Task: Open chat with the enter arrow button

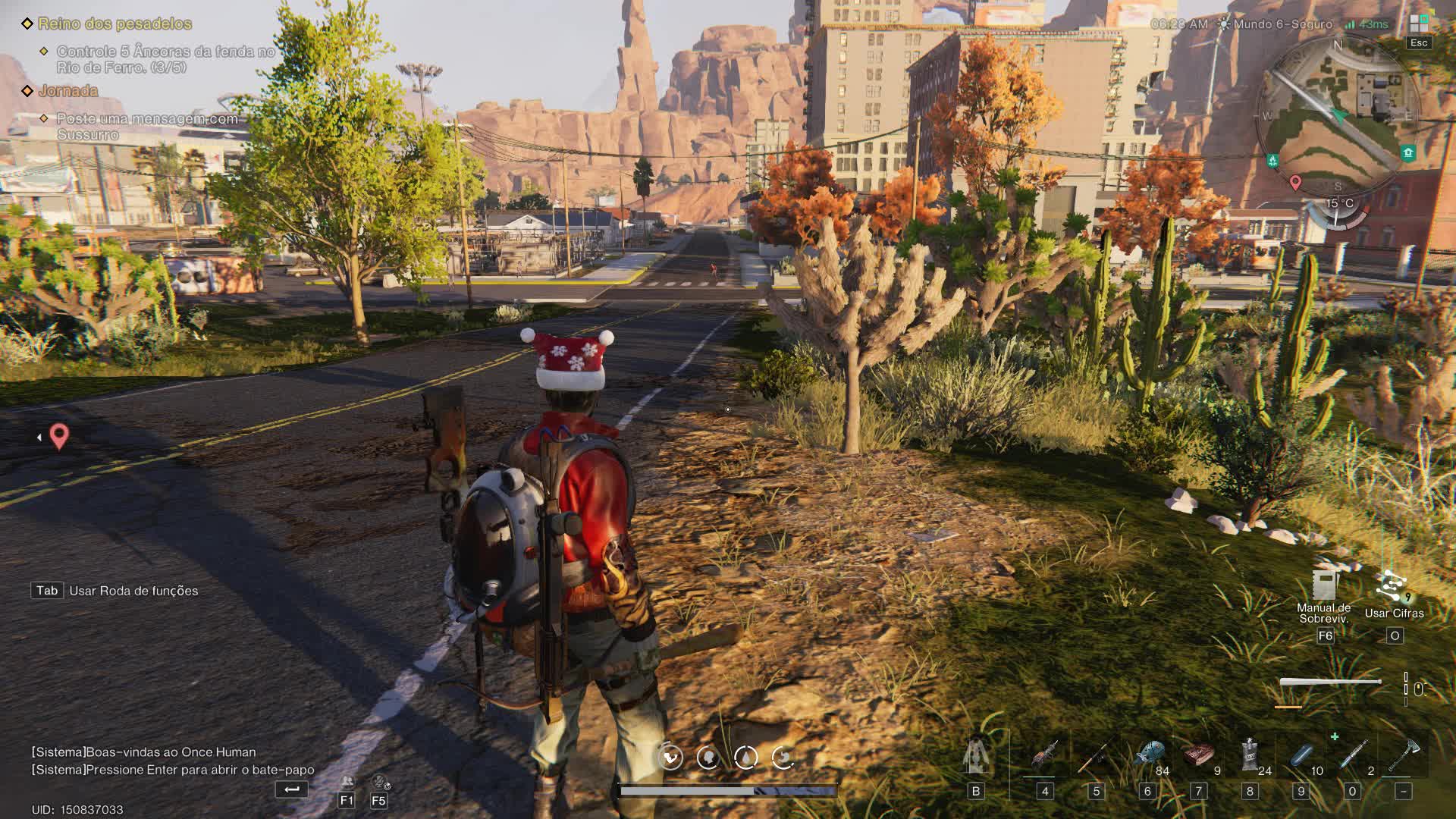Action: (x=291, y=789)
